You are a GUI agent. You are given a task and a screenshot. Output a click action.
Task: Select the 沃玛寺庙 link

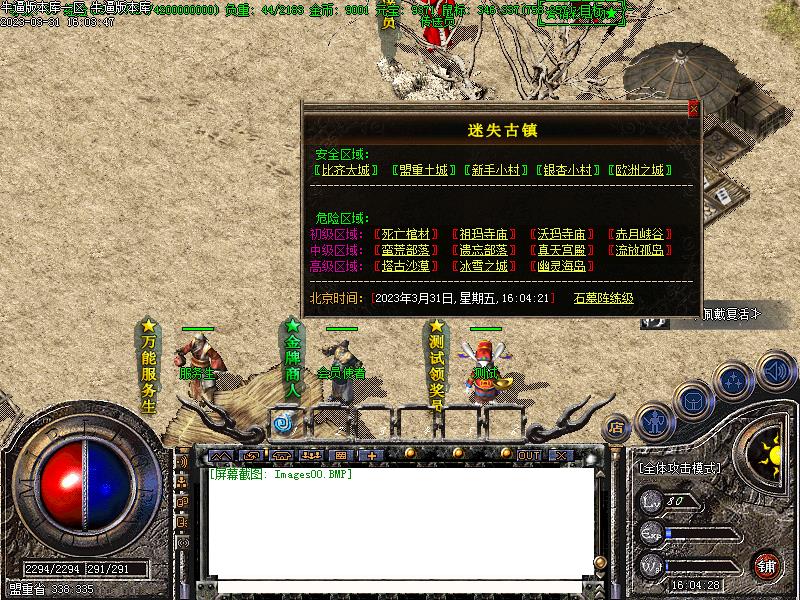tap(562, 234)
